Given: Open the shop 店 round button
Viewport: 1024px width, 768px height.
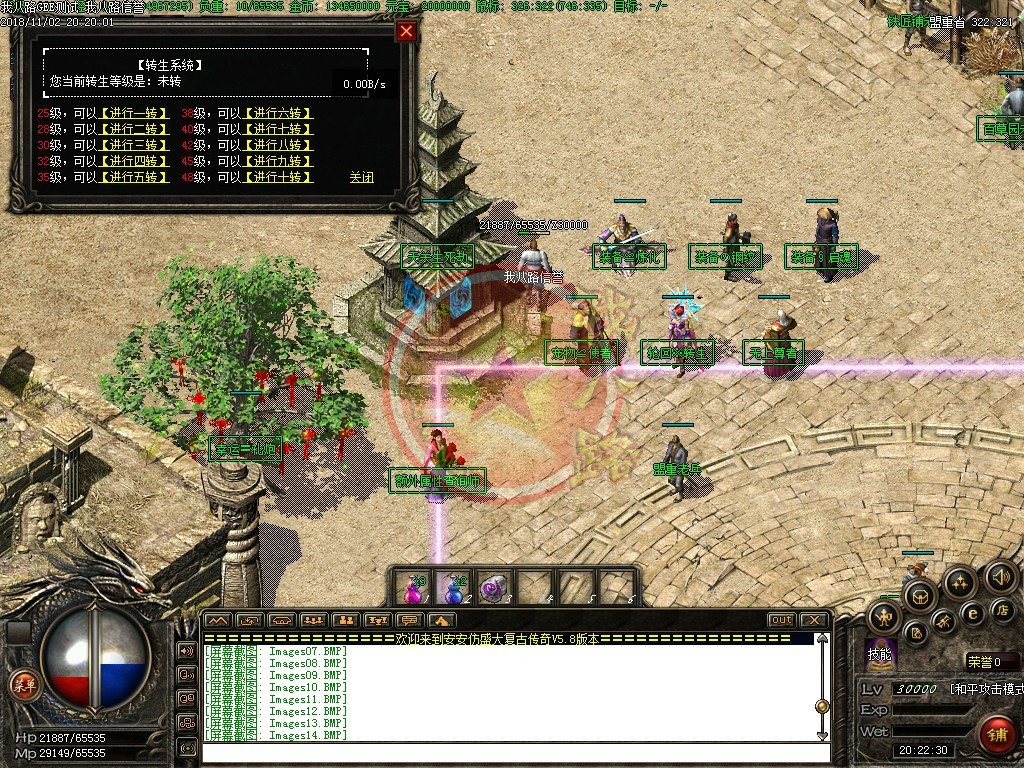Looking at the screenshot, I should [x=1001, y=610].
